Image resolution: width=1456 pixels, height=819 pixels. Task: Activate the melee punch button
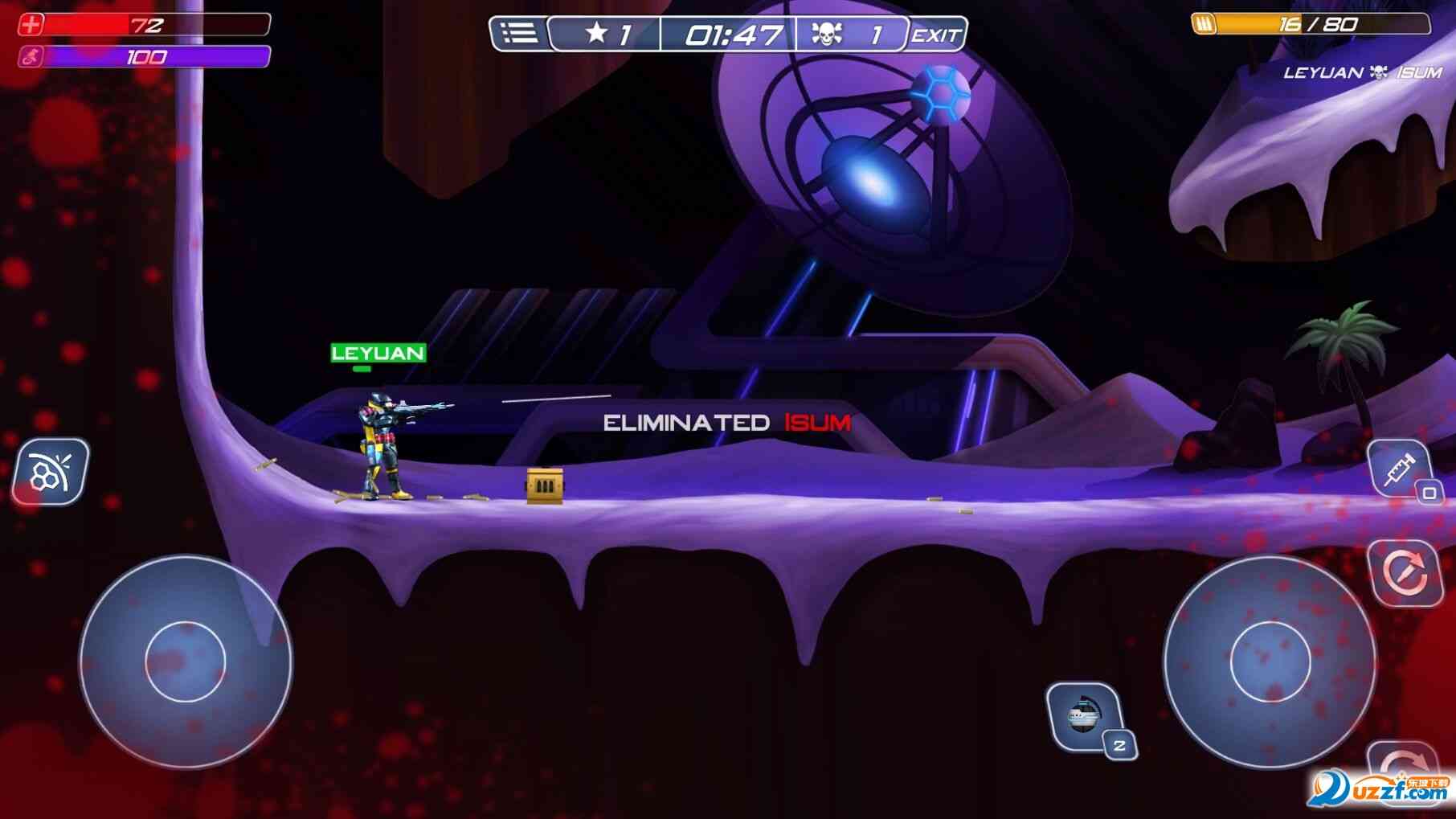(x=50, y=472)
